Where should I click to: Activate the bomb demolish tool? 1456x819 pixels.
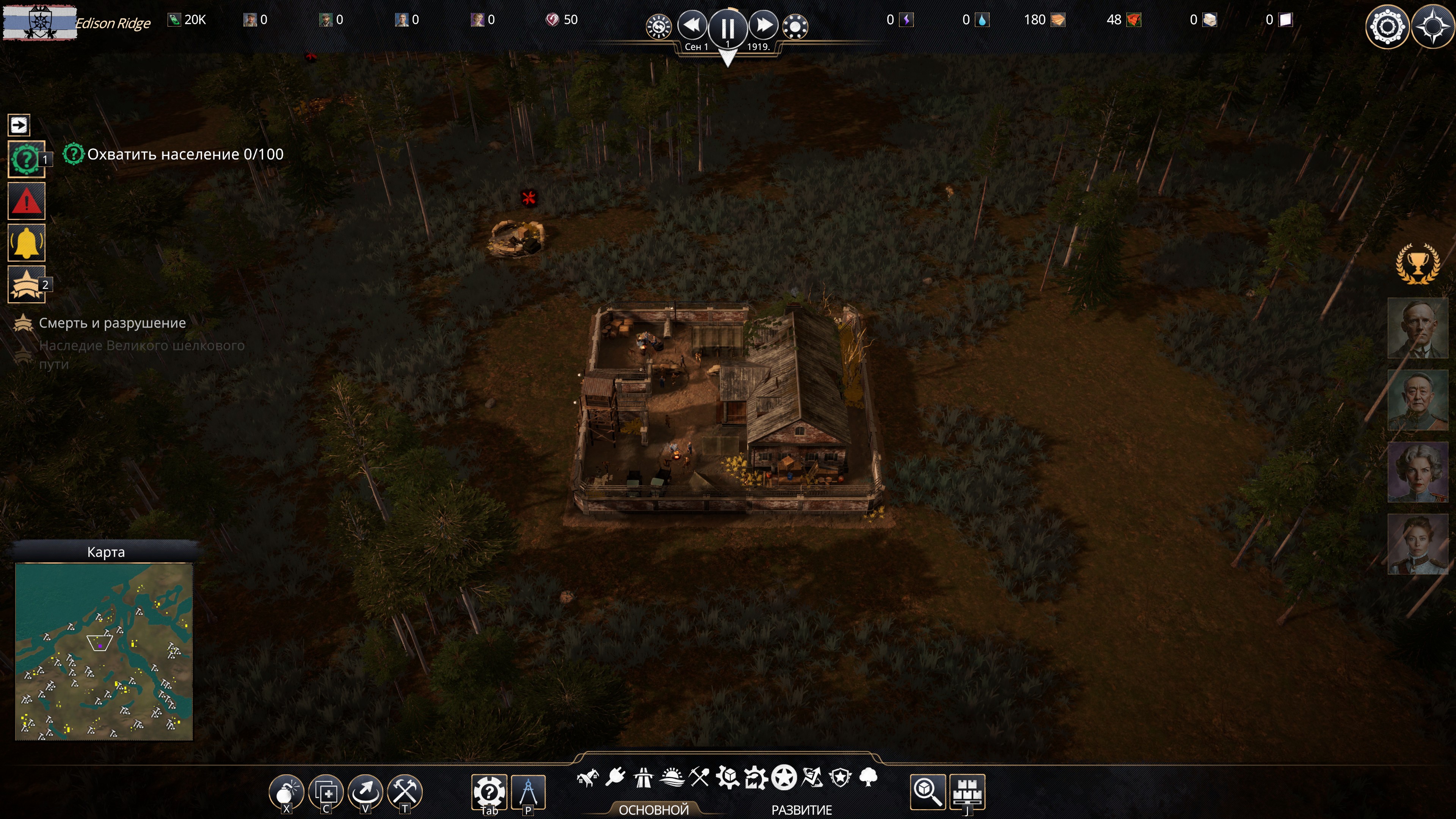coord(286,791)
